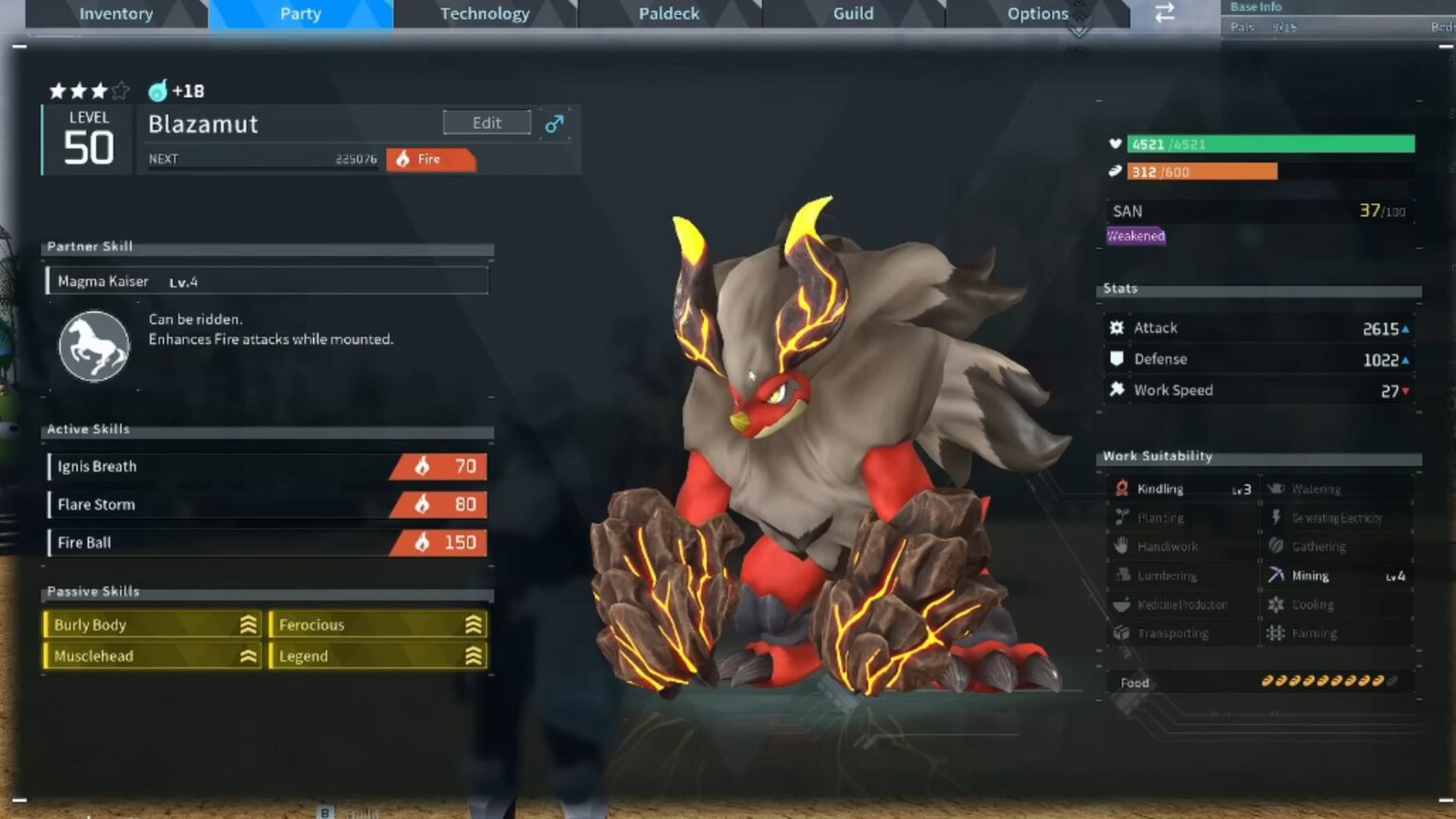The image size is (1456, 819).
Task: Switch to the Paldeck tab
Action: tap(669, 13)
